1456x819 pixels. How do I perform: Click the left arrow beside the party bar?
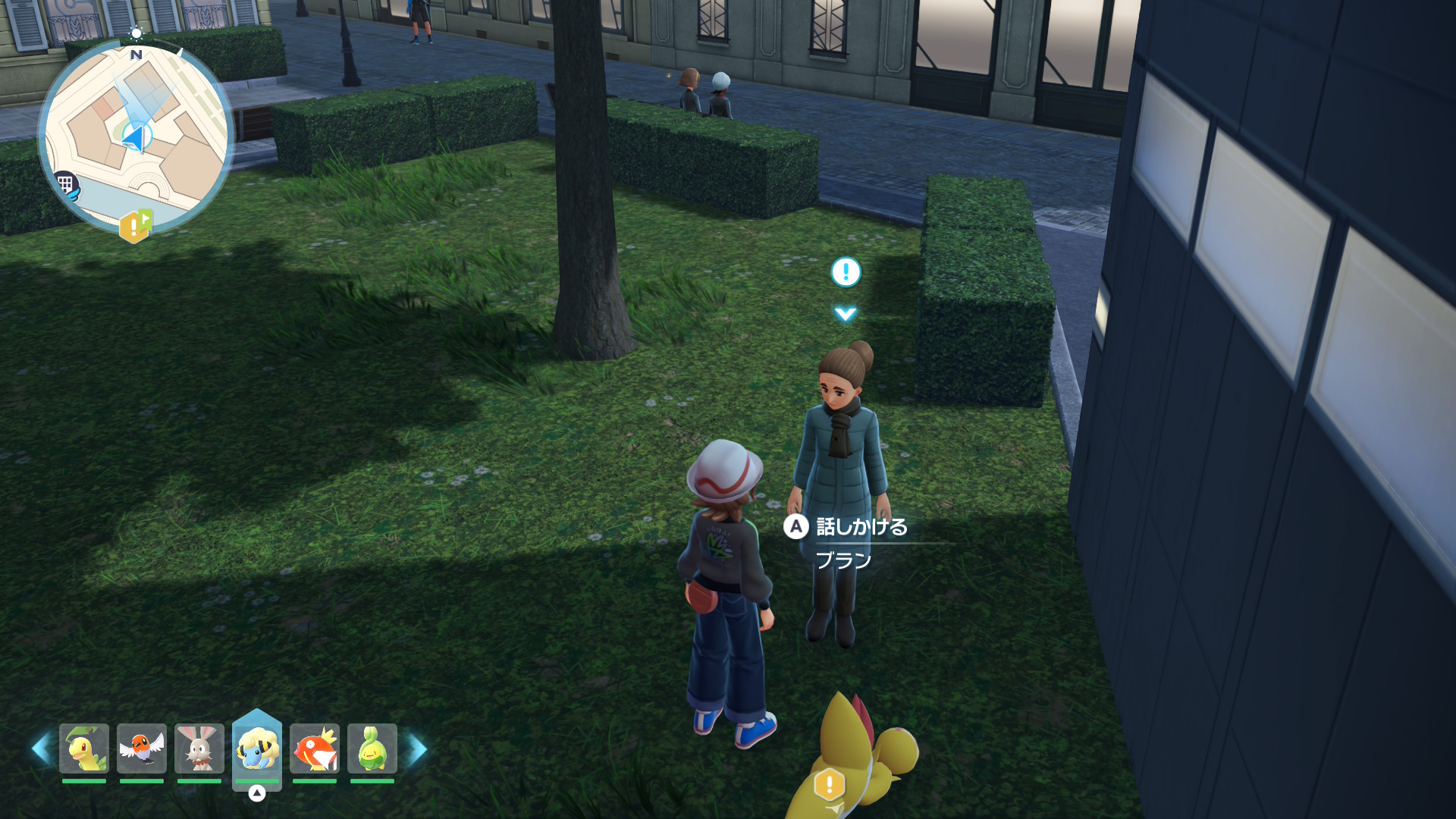[41, 748]
